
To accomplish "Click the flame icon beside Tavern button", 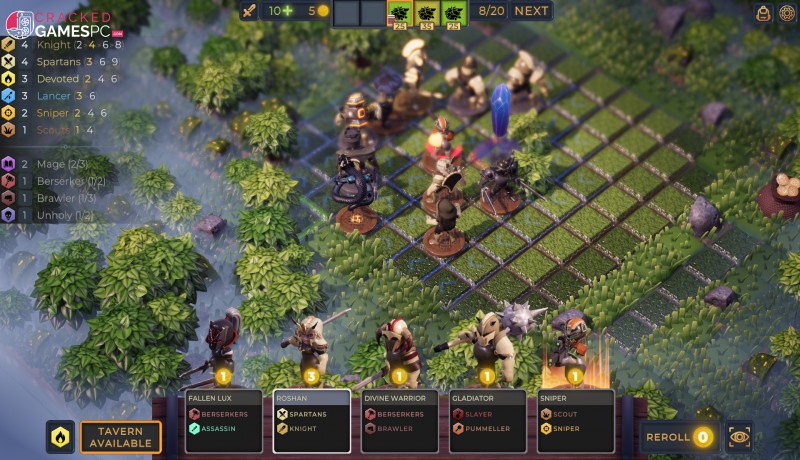I will click(60, 437).
